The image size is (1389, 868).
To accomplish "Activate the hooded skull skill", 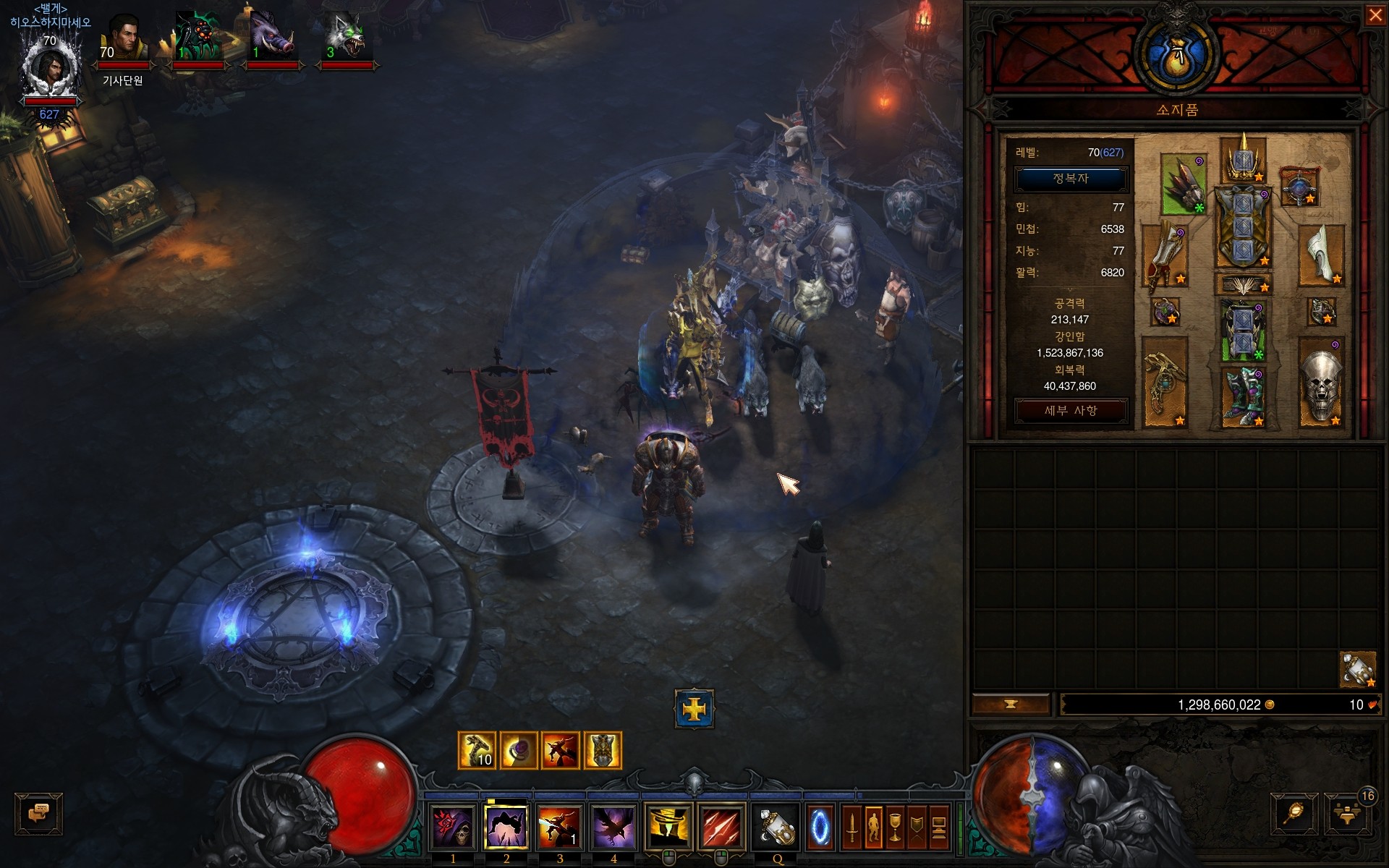I will pyautogui.click(x=453, y=827).
